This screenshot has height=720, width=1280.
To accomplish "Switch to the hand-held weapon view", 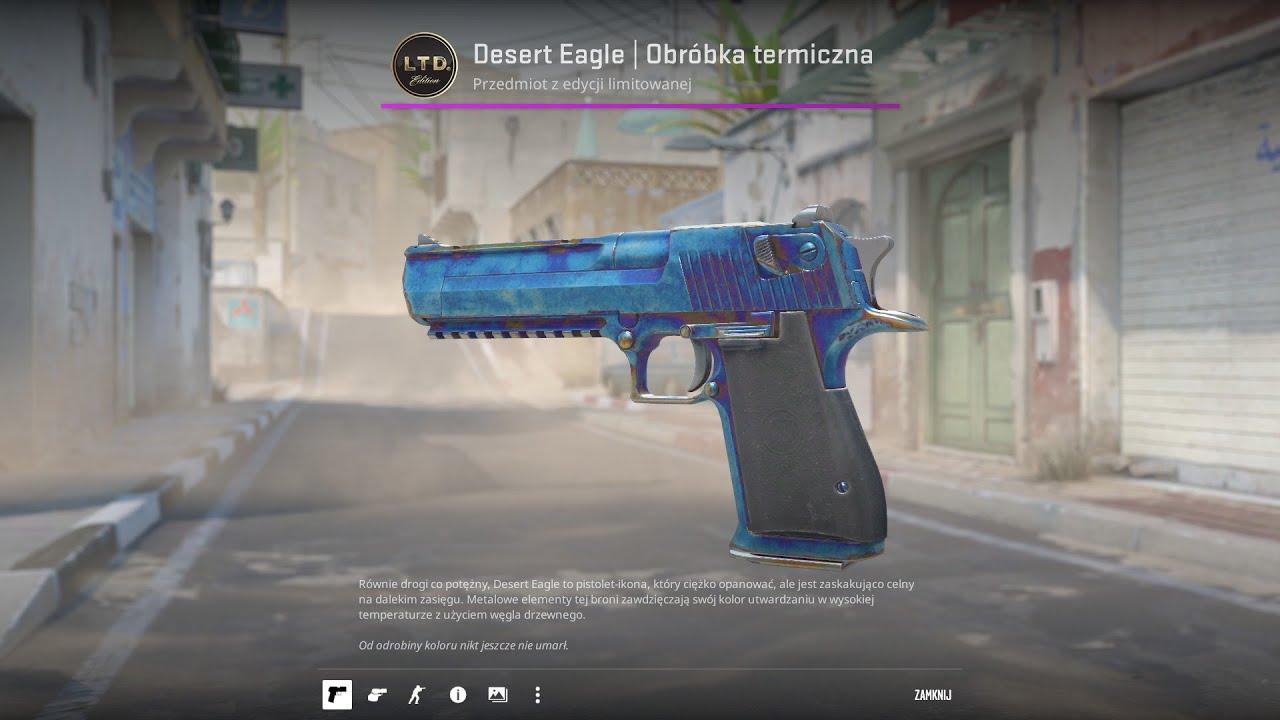I will 377,695.
